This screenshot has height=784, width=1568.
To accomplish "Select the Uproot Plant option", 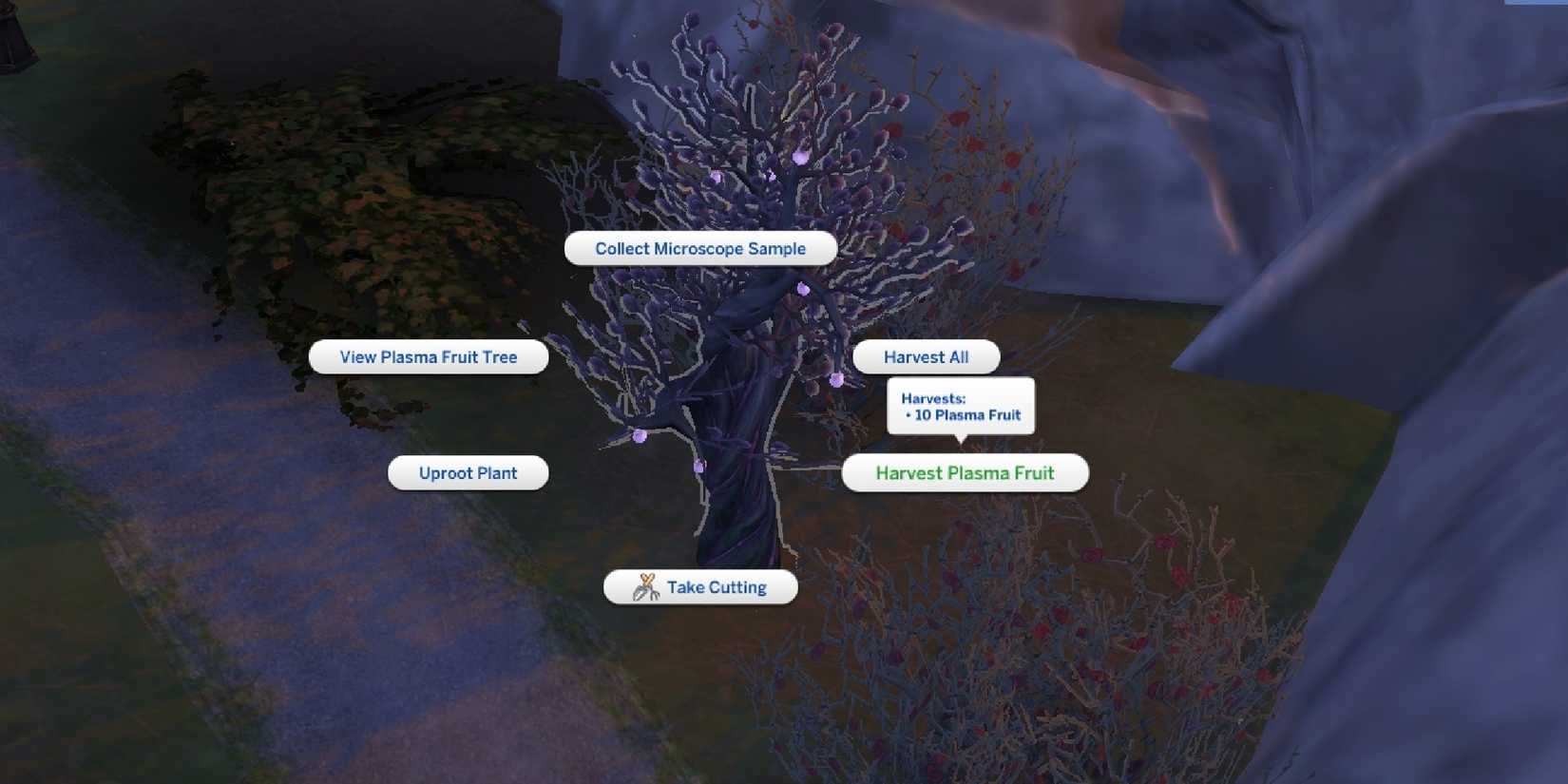I will tap(468, 472).
